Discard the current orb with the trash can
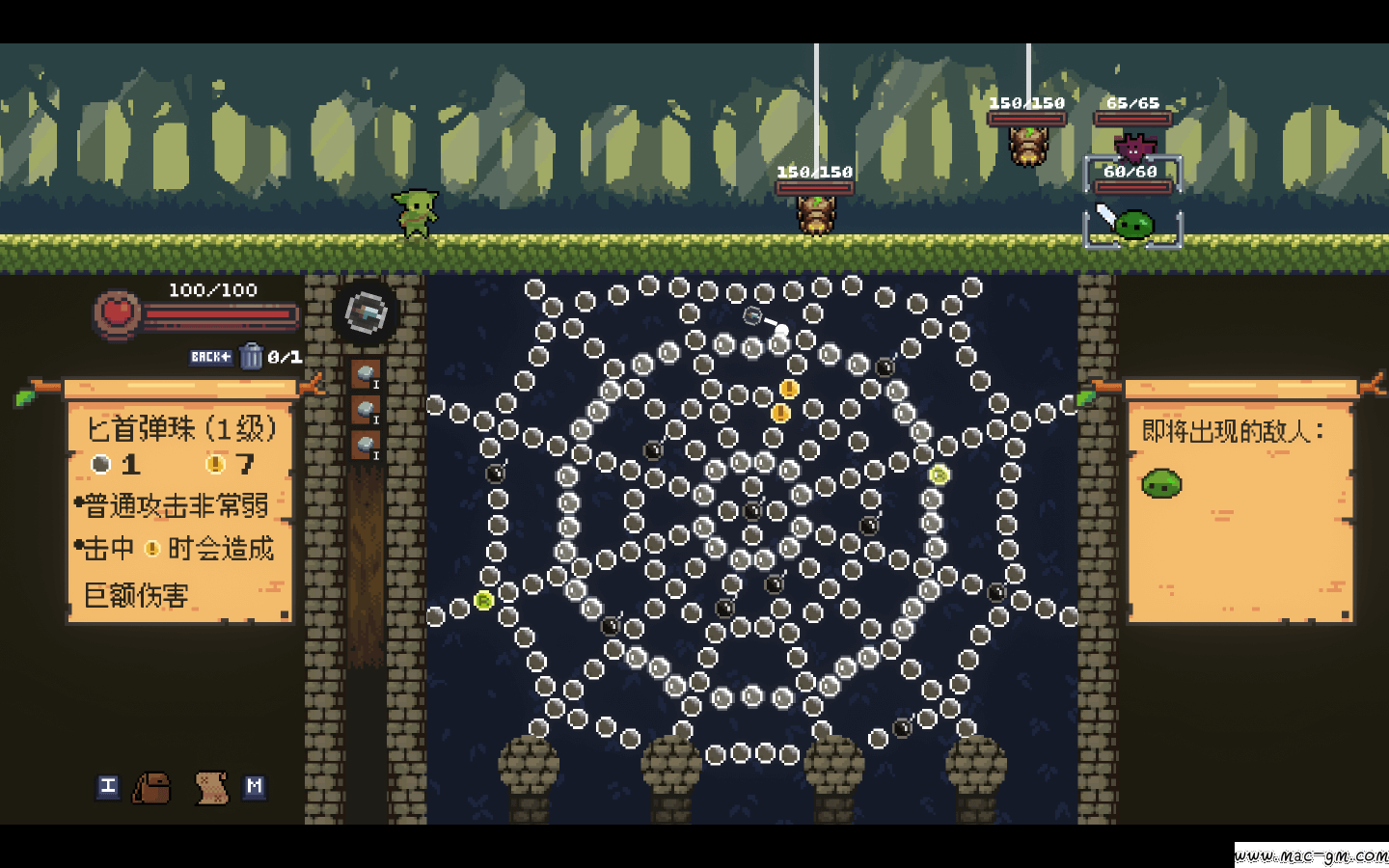1389x868 pixels. [x=251, y=357]
